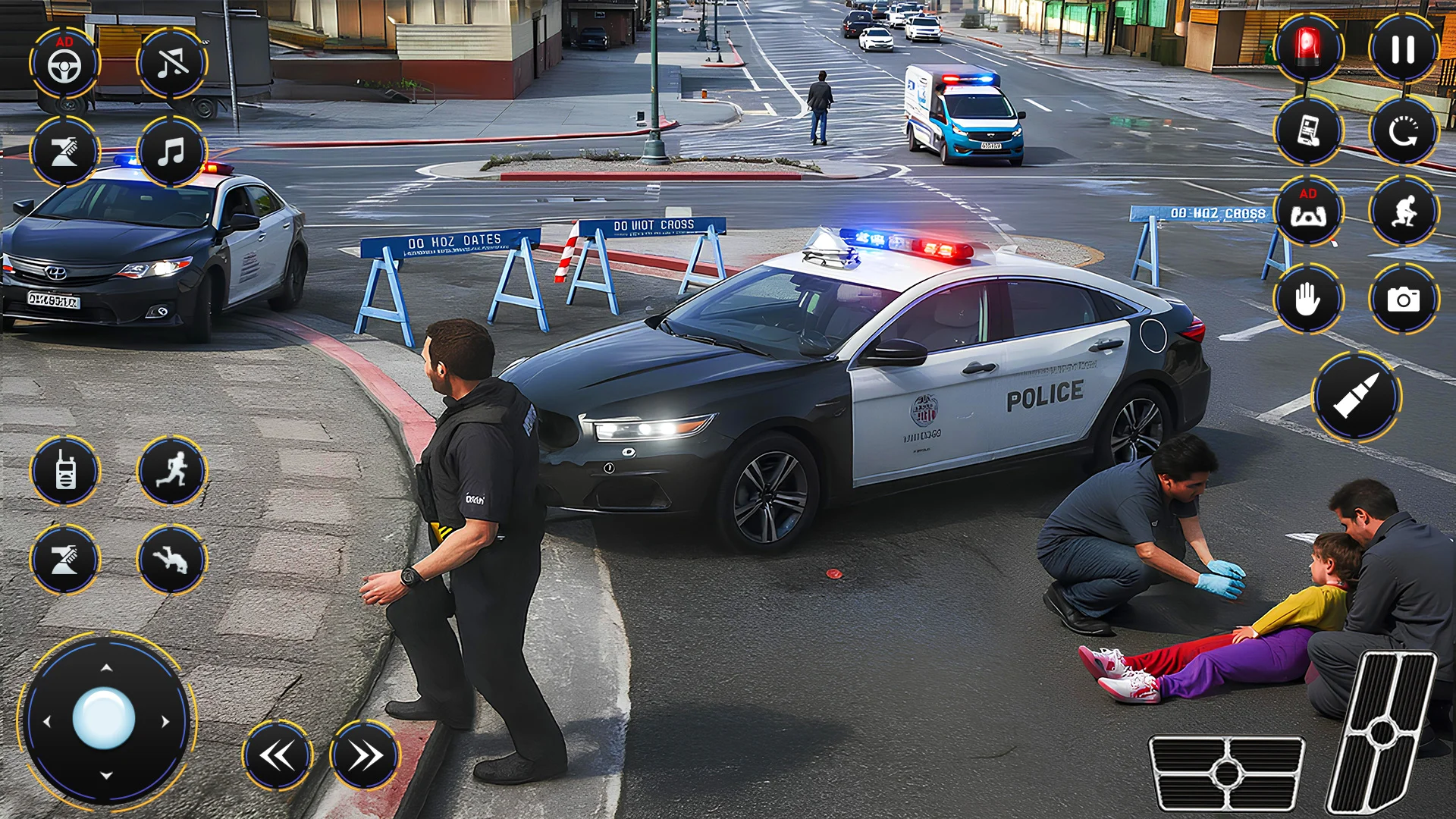Hit the wide brake pedal
The height and width of the screenshot is (819, 1456).
pos(1226,773)
